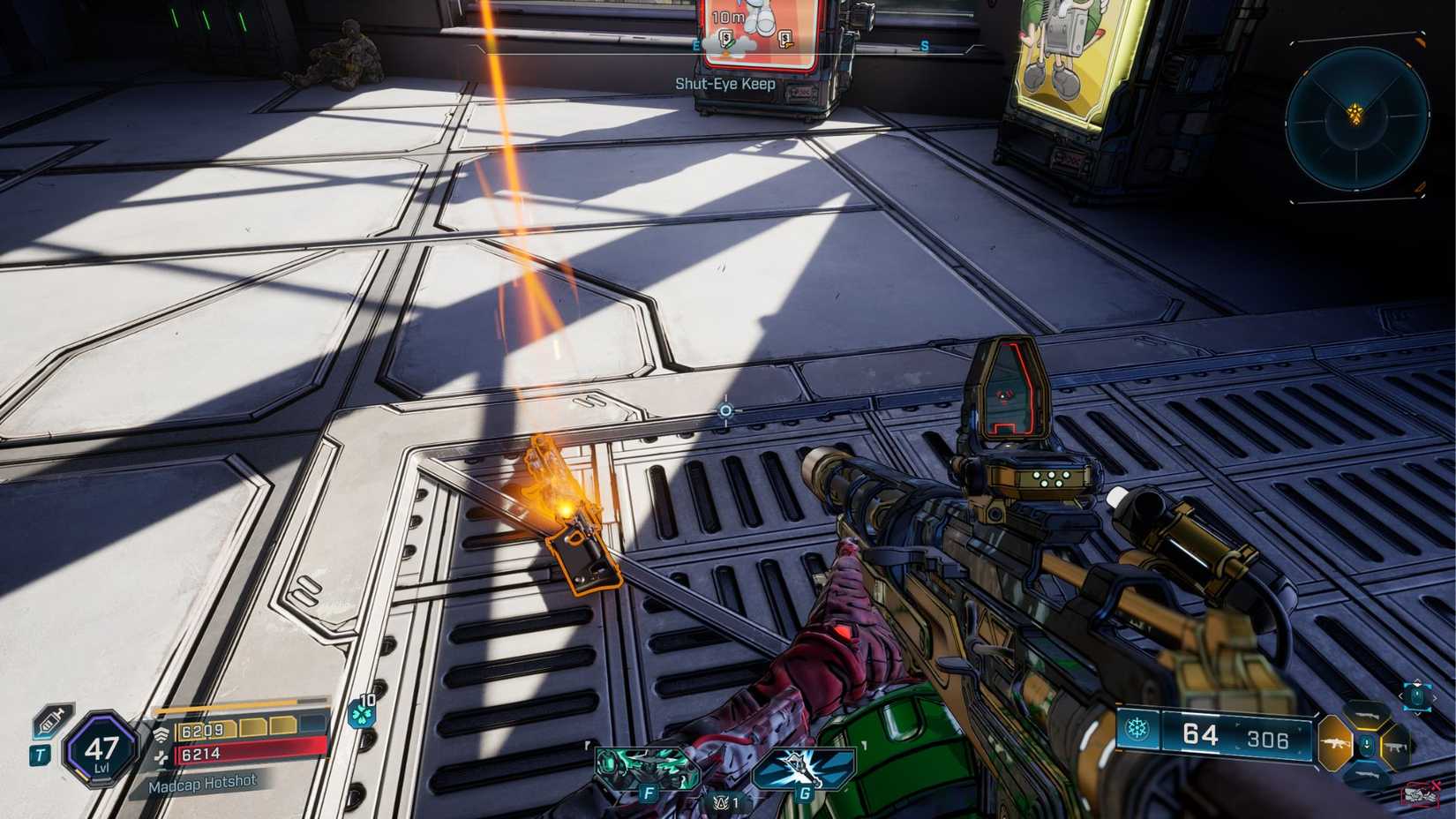Click the right chevron beside the mouse icon
The image size is (1456, 819).
(1436, 697)
